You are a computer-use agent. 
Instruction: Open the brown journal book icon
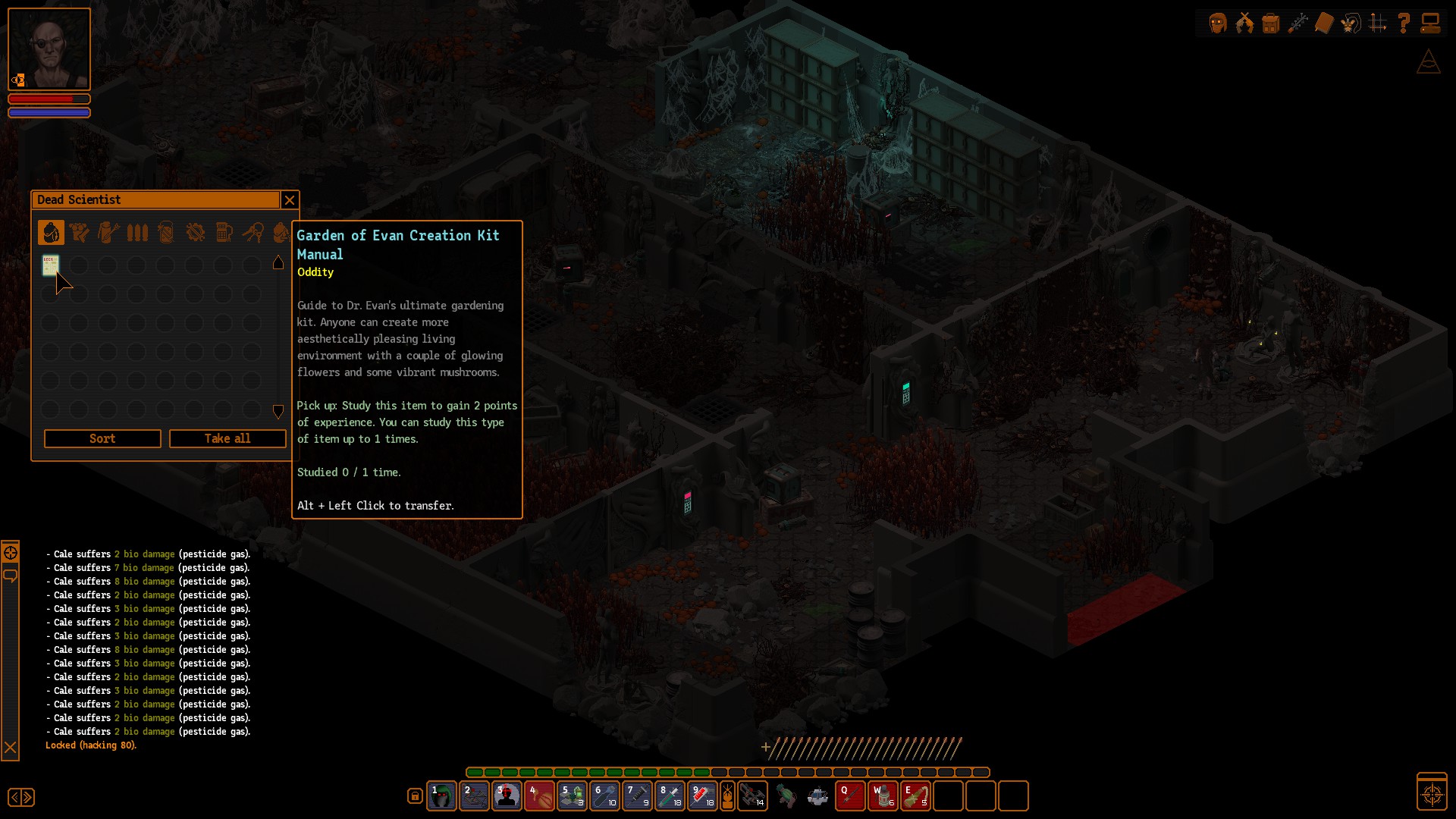pyautogui.click(x=1324, y=24)
